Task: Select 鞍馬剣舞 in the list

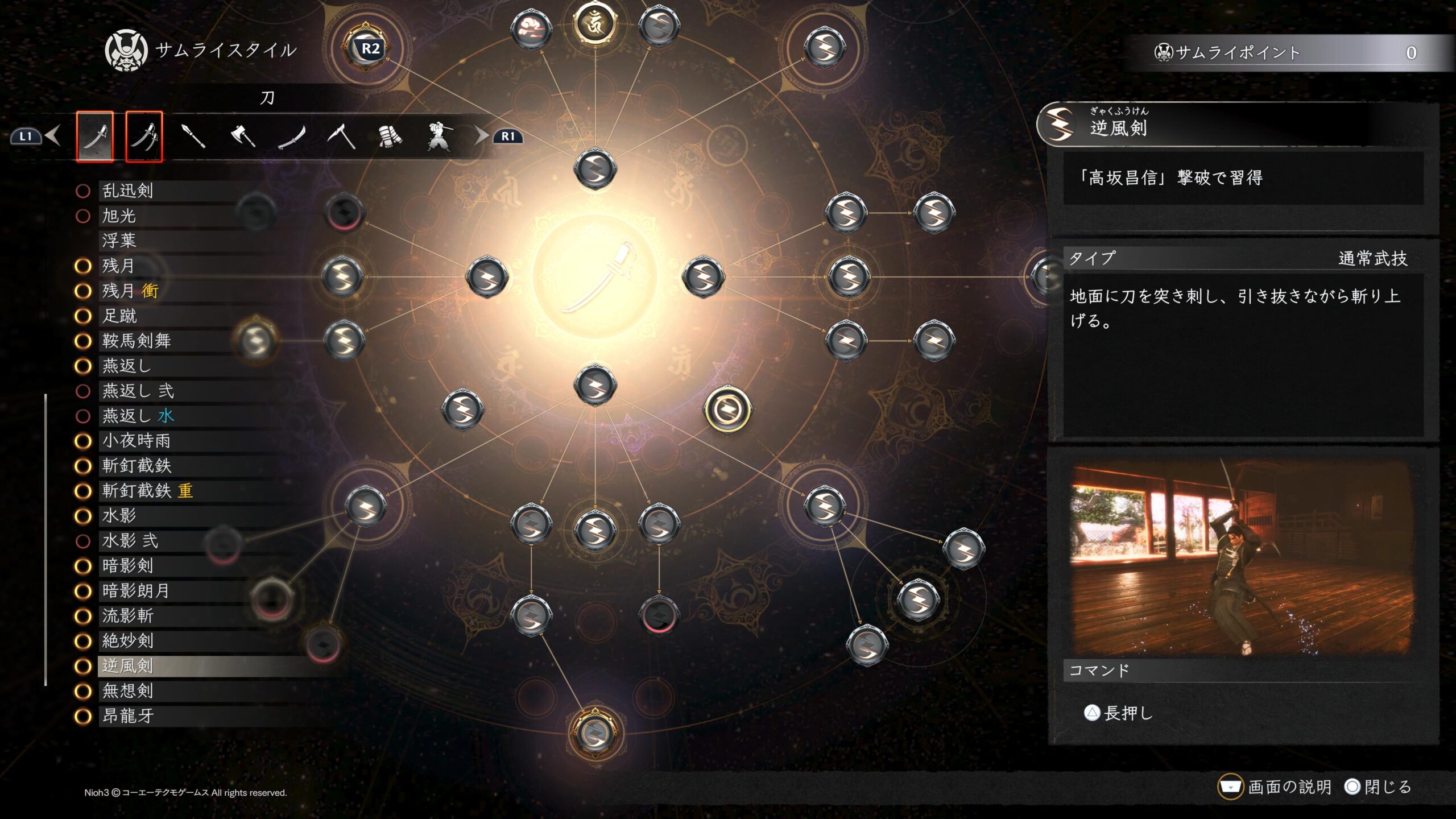Action: 136,341
